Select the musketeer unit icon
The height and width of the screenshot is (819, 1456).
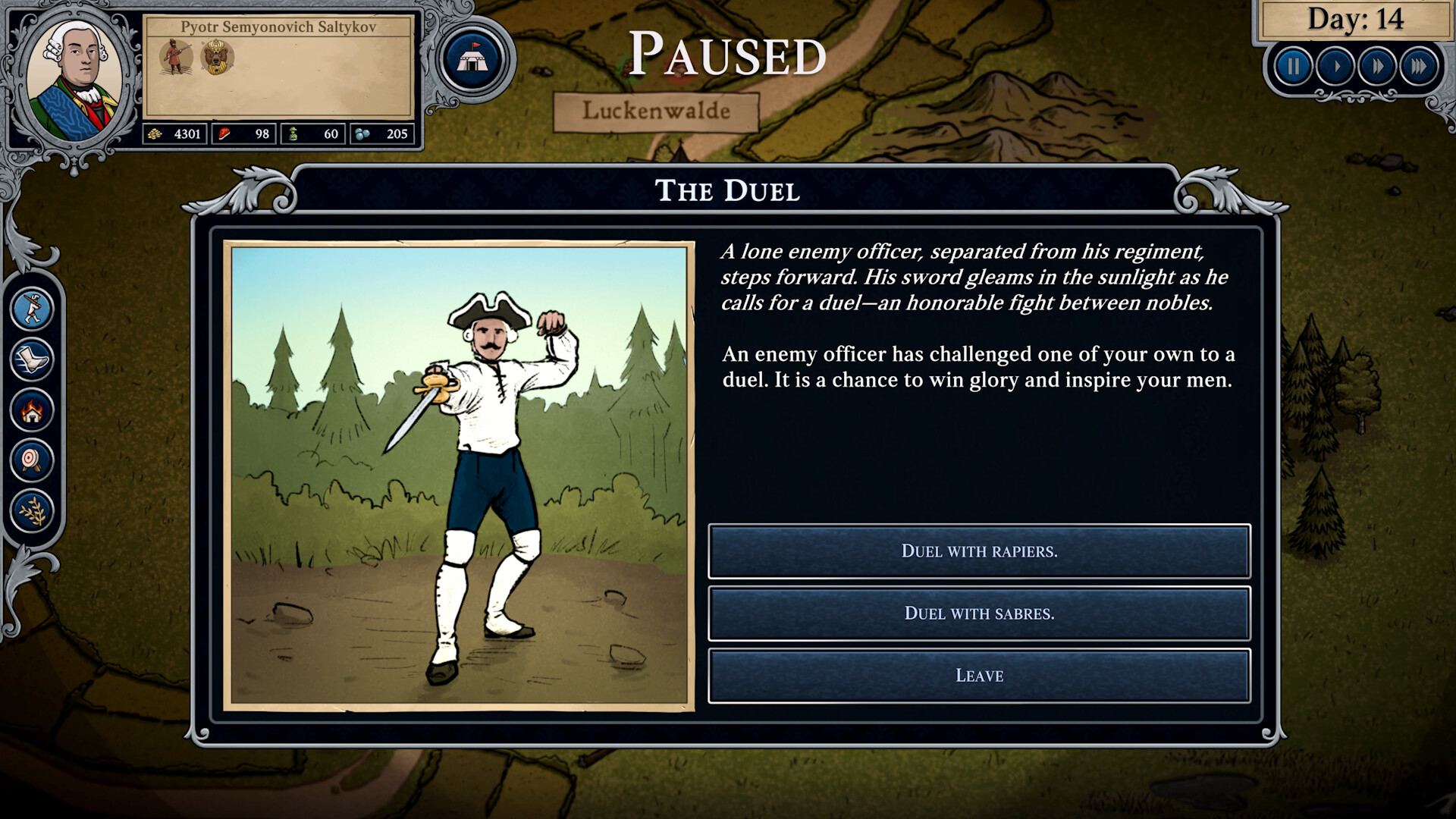coord(176,58)
